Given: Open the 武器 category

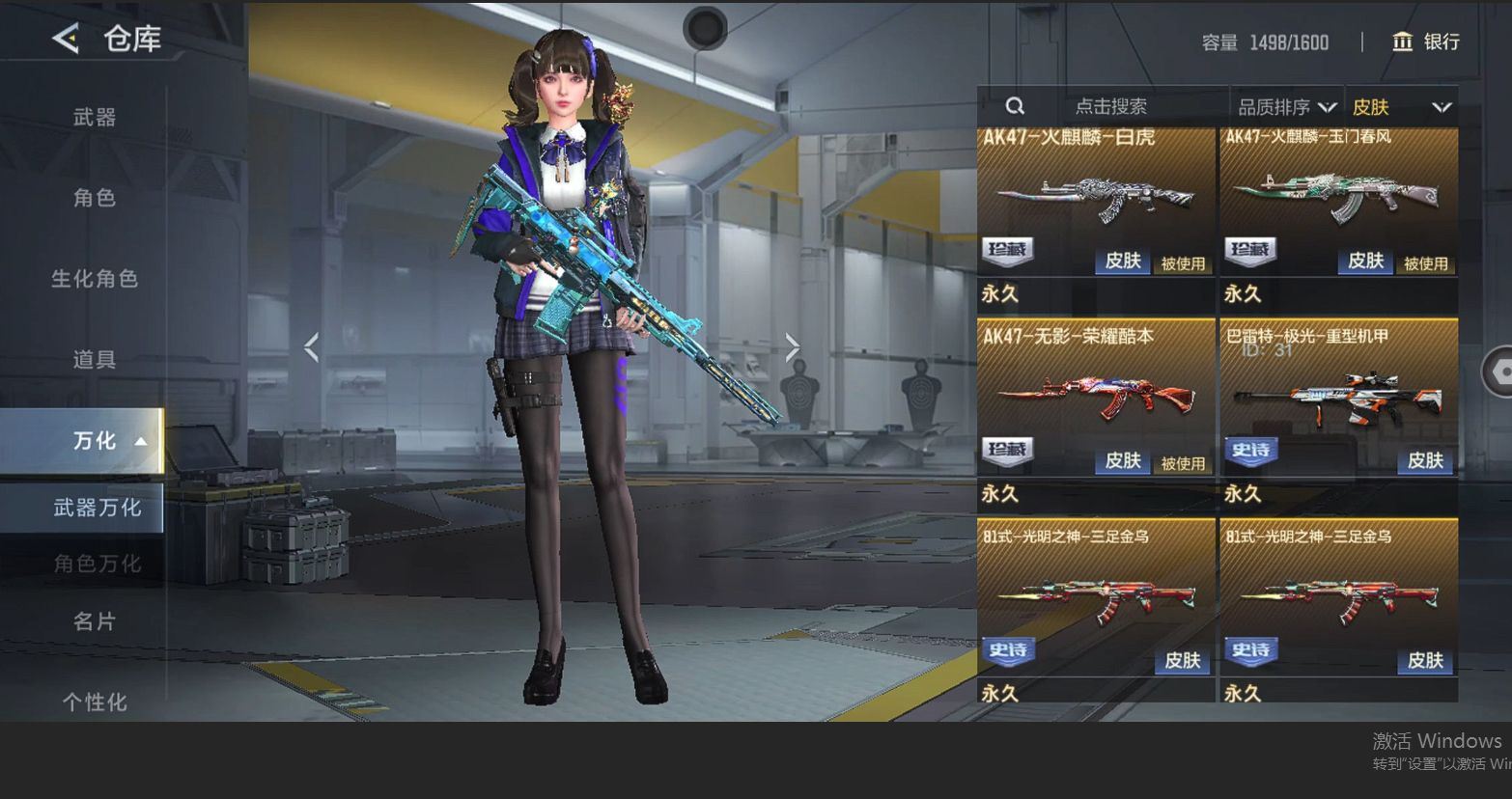Looking at the screenshot, I should [95, 118].
